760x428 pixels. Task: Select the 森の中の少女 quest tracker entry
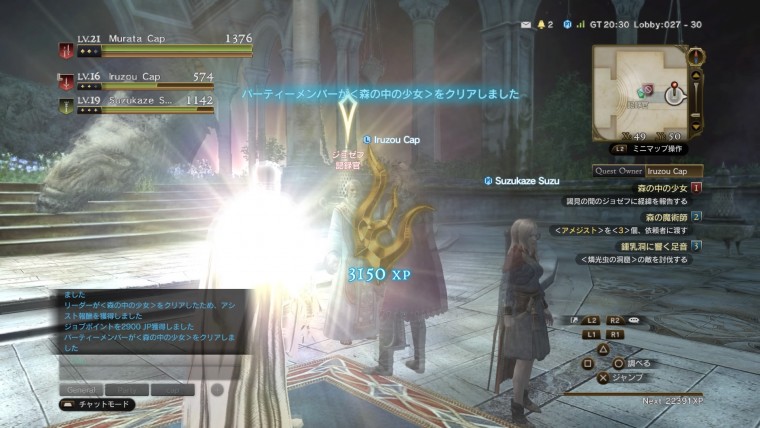pos(662,187)
